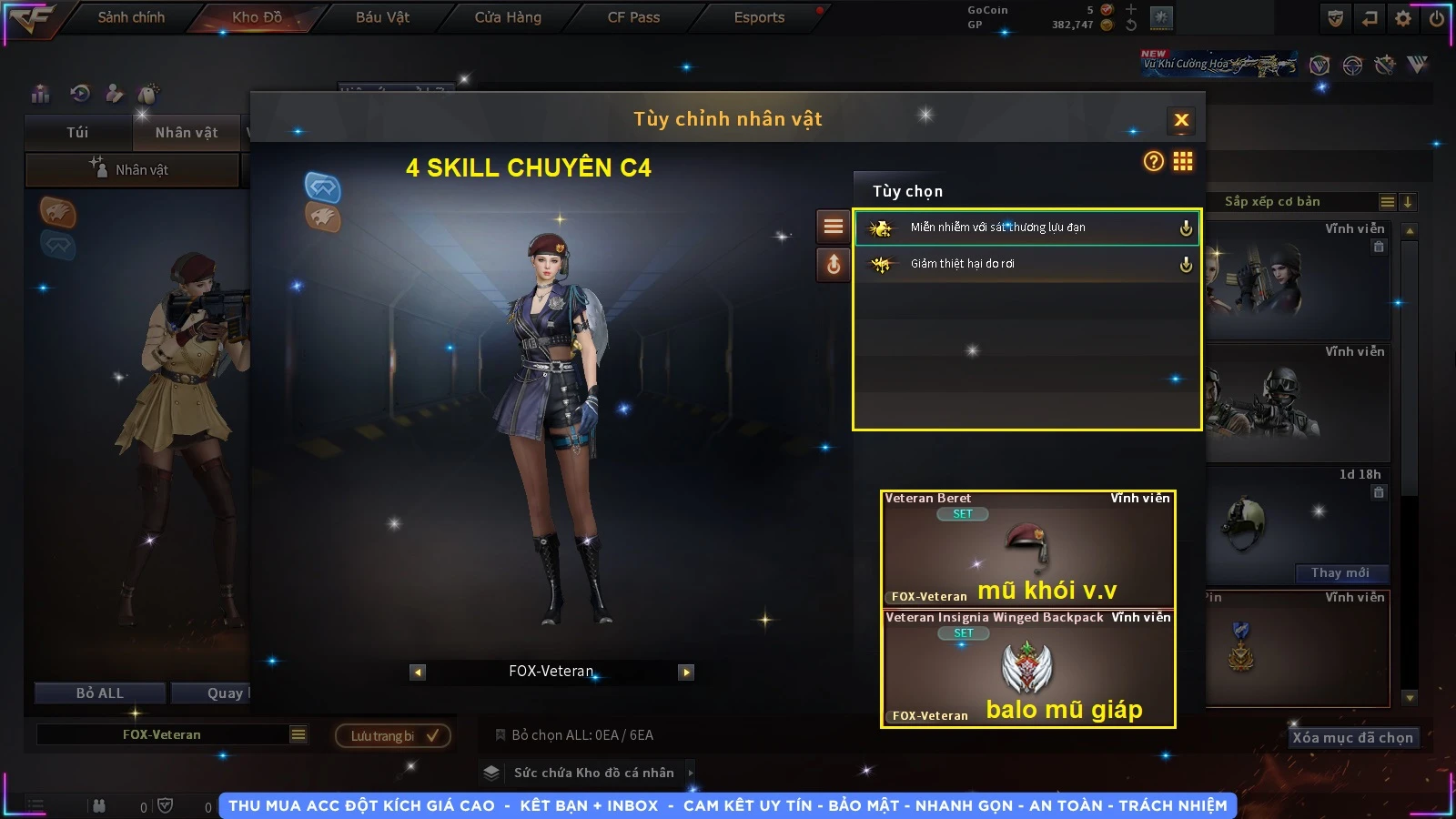Open the Esports tab
1456x819 pixels.
pos(759,17)
